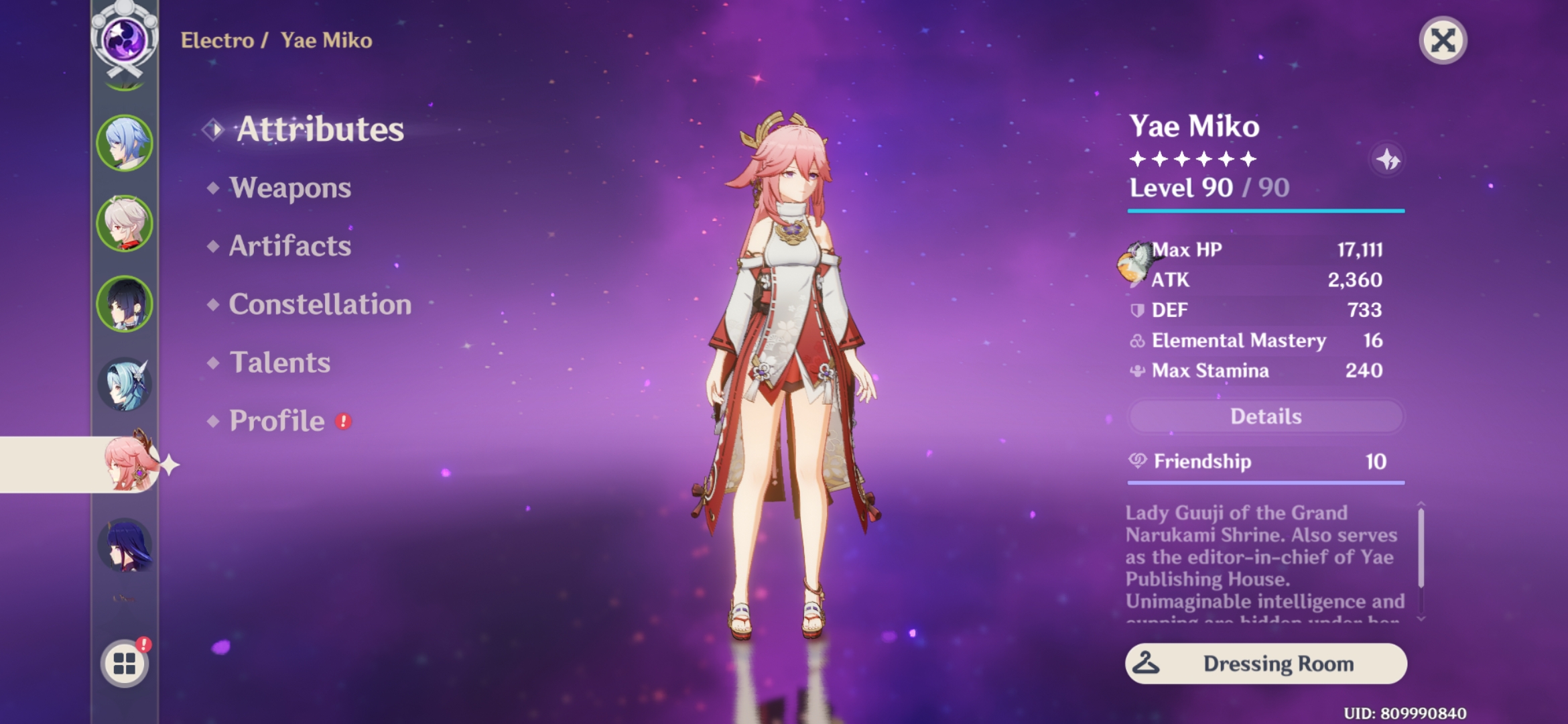View the Constellation section
Viewport: 1568px width, 724px height.
coord(319,305)
